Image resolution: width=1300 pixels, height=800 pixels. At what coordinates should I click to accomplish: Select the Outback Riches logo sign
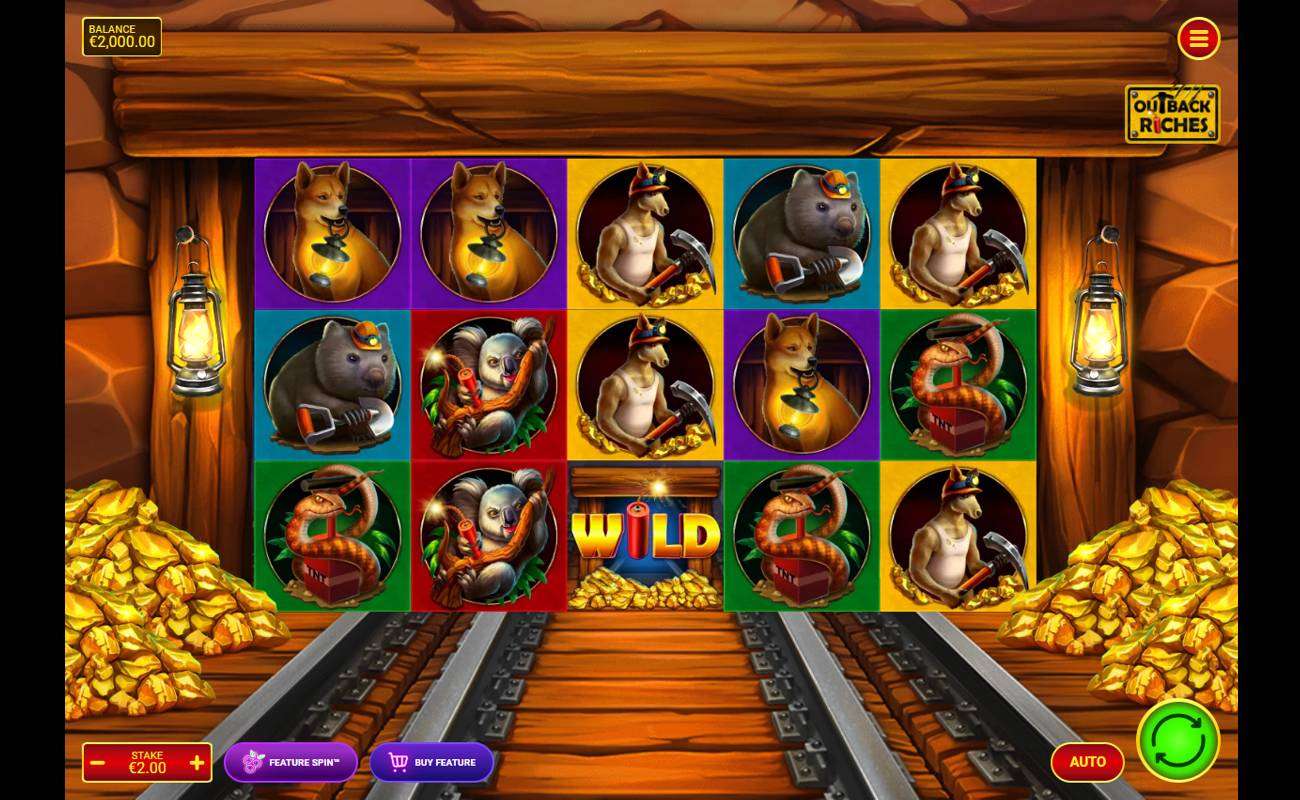coord(1172,113)
